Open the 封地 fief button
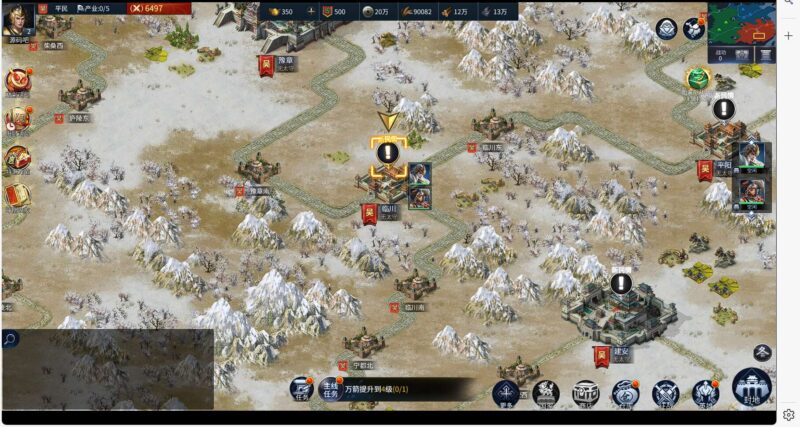Screen dimensions: 800x427 pos(751,388)
